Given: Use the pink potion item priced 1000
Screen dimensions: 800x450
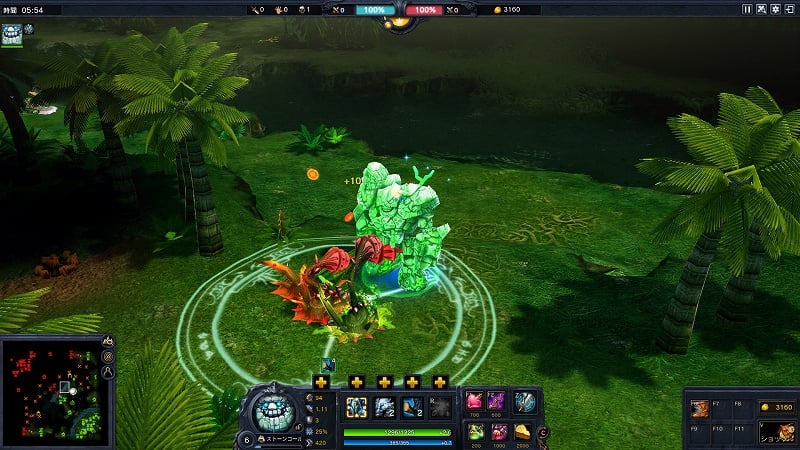Looking at the screenshot, I should click(498, 431).
